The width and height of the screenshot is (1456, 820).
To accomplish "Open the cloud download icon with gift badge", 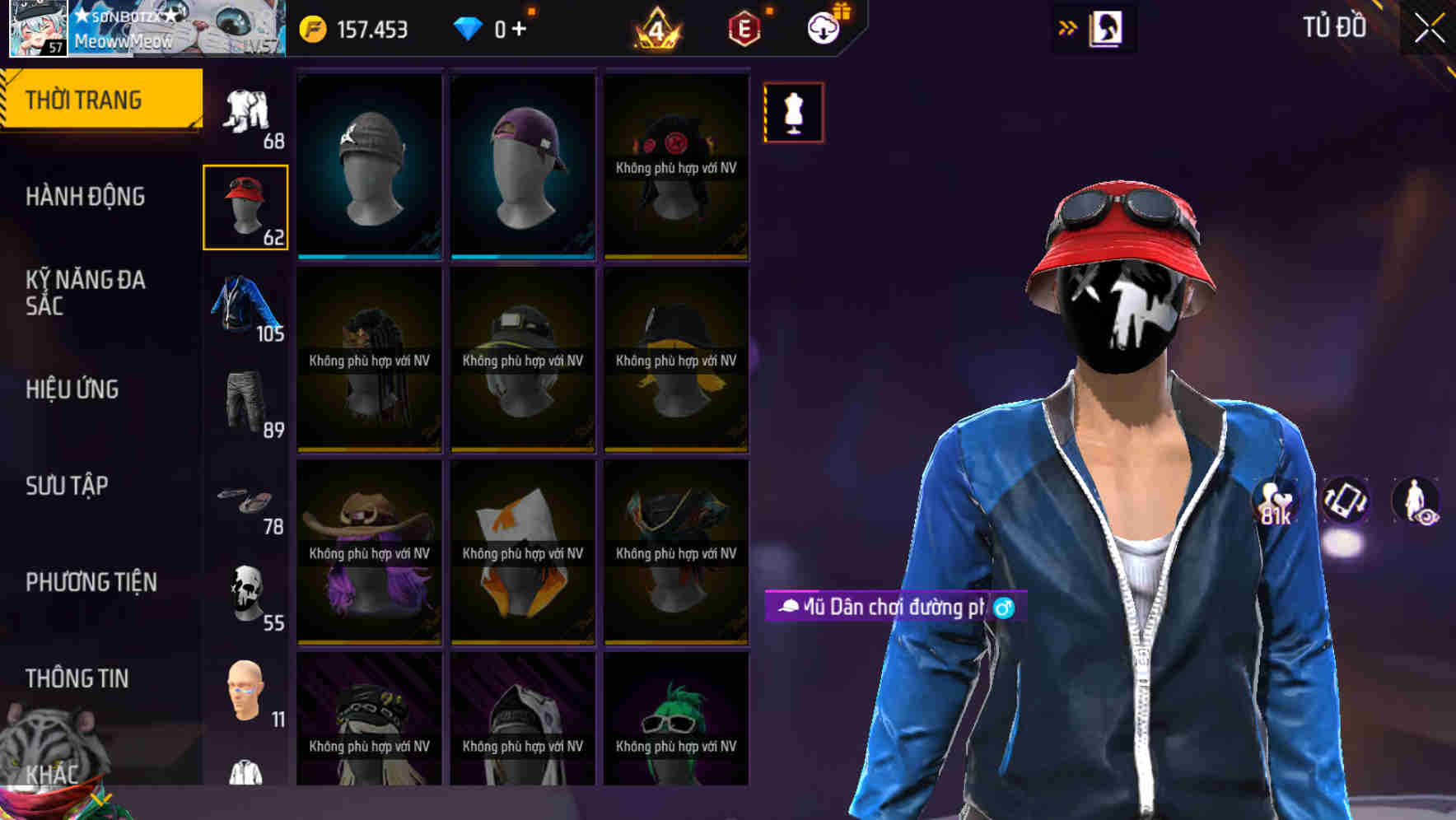I will tap(821, 26).
